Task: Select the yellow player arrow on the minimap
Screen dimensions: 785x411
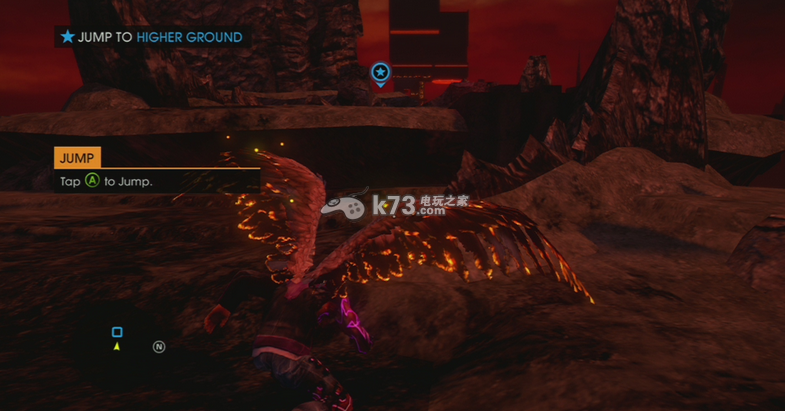Action: pyautogui.click(x=117, y=346)
